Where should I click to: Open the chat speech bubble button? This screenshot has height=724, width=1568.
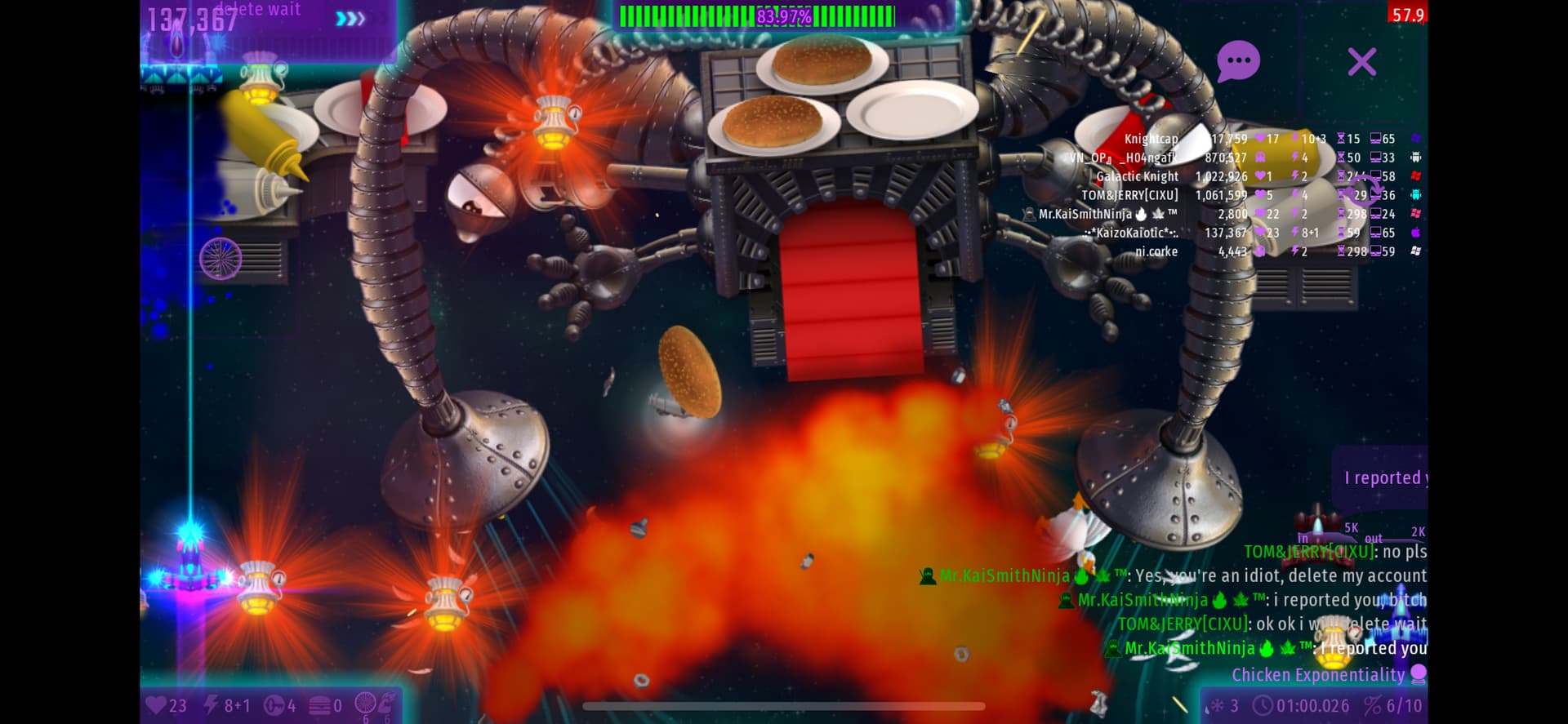point(1238,61)
